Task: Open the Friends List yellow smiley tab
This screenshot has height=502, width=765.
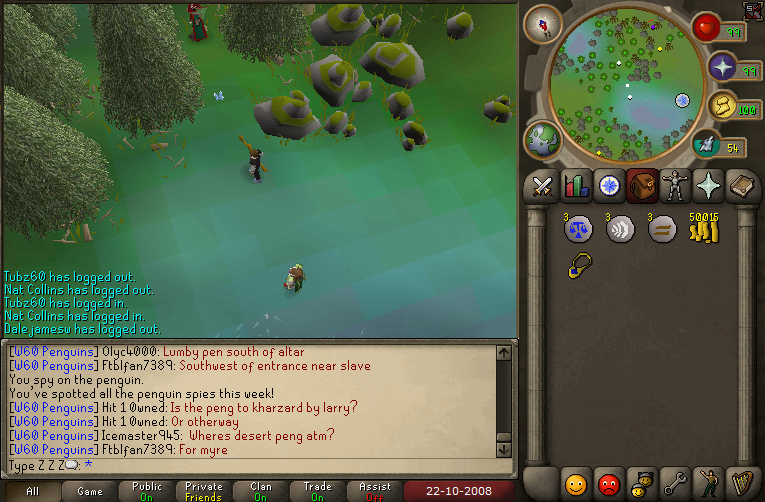Action: tap(576, 483)
